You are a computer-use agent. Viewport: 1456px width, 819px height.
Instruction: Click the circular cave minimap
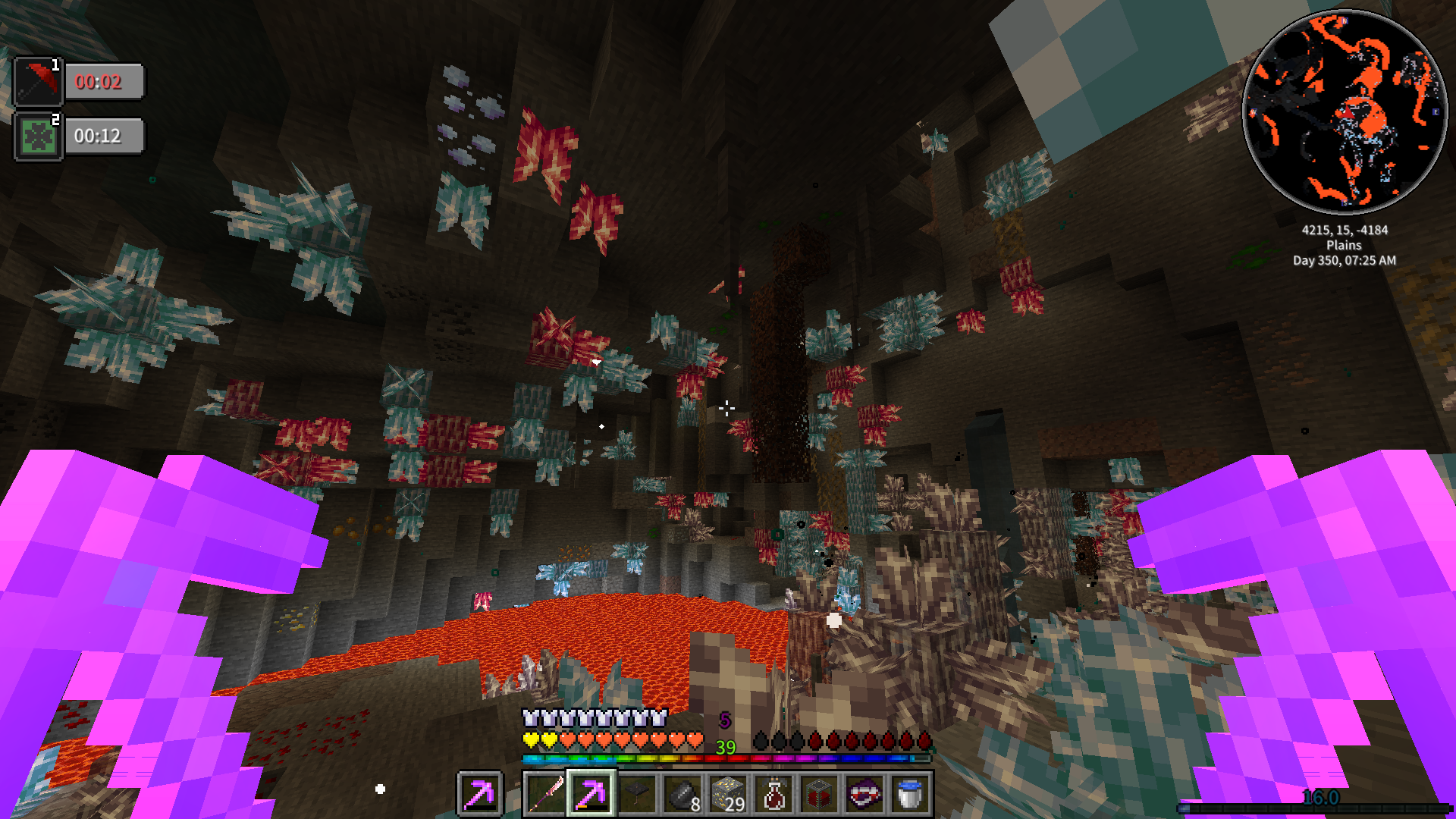pos(1345,111)
